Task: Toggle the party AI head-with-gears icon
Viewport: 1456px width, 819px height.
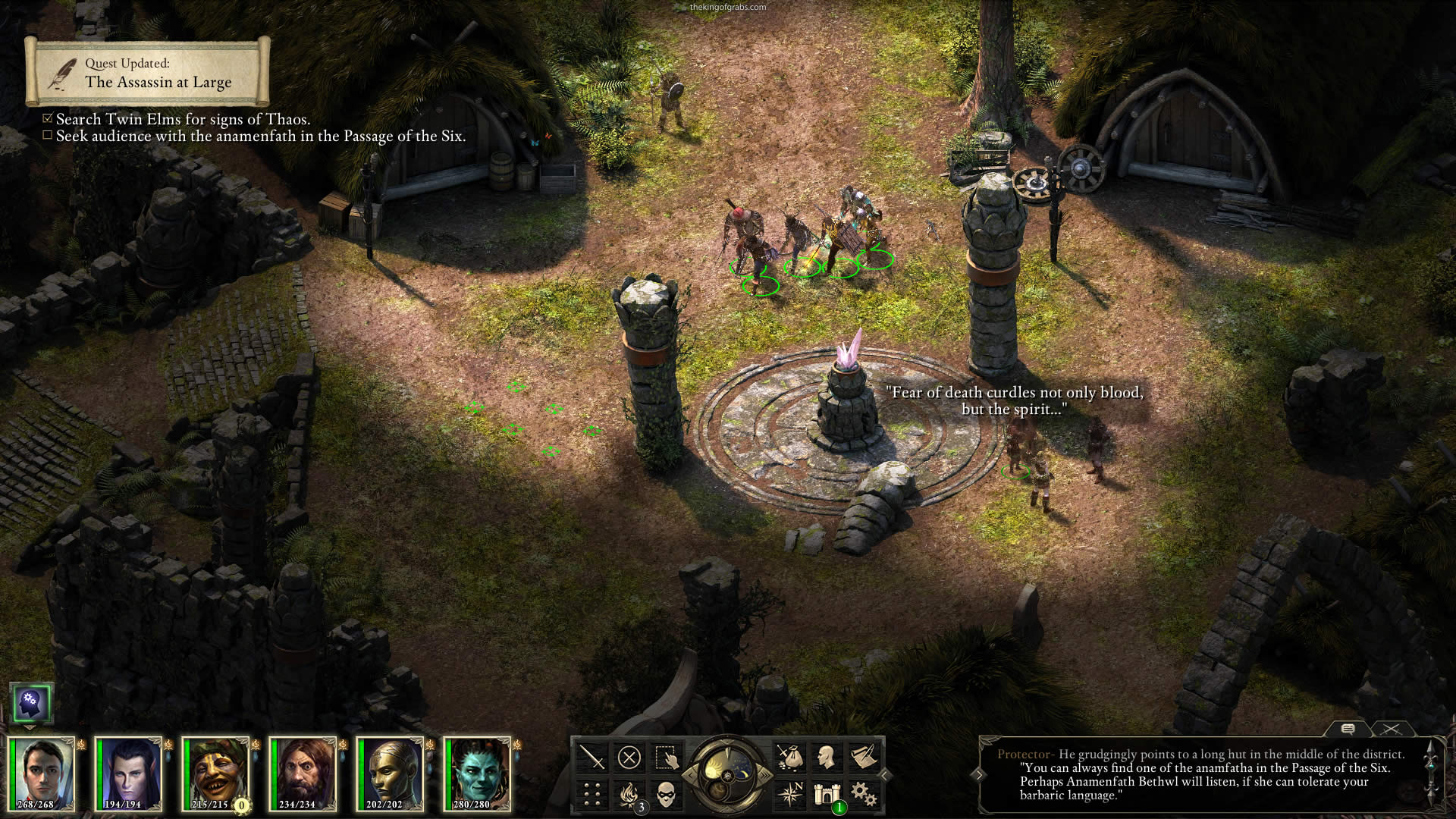Action: (31, 703)
